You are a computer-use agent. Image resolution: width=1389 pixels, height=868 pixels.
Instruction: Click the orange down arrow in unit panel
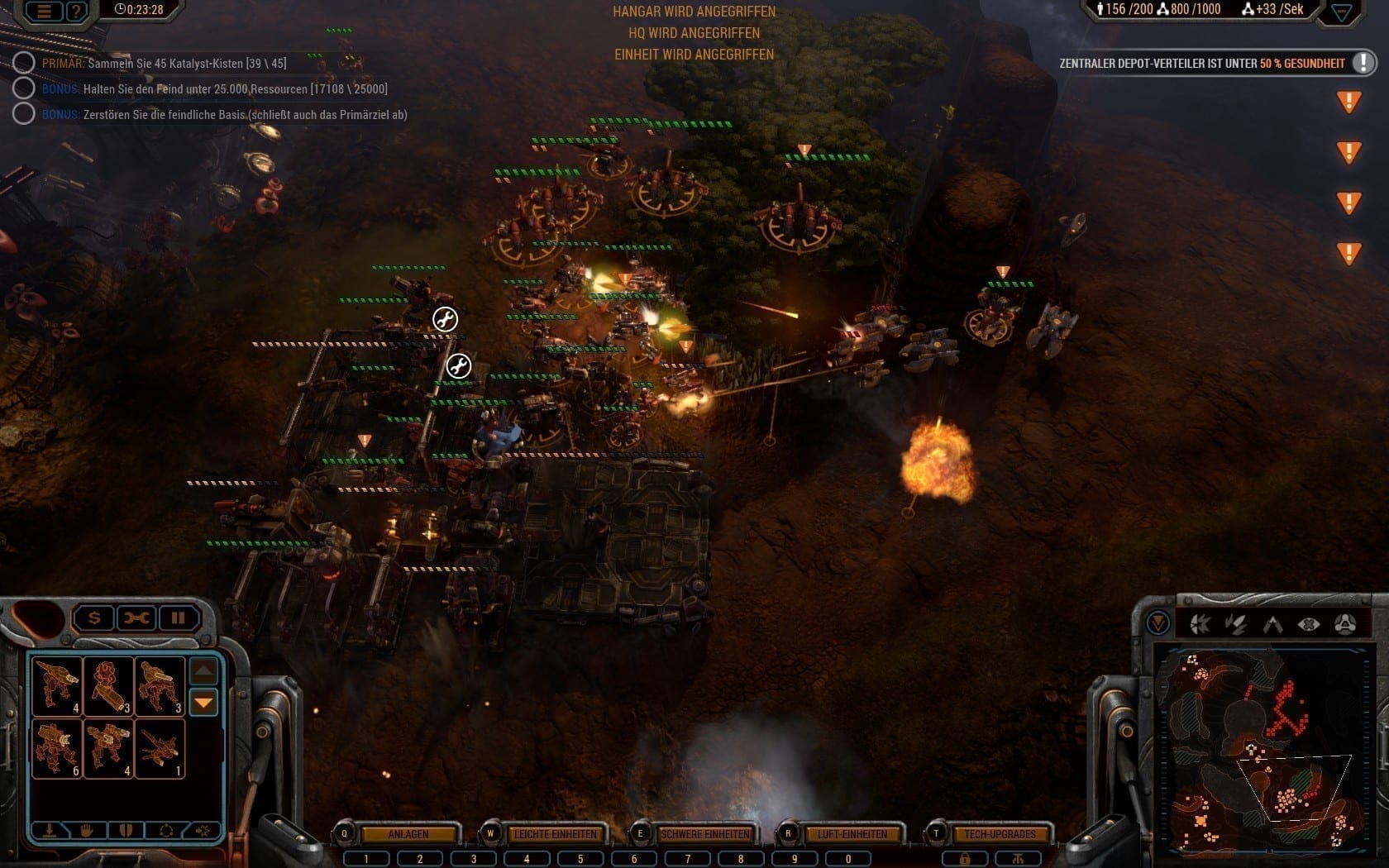tap(203, 703)
